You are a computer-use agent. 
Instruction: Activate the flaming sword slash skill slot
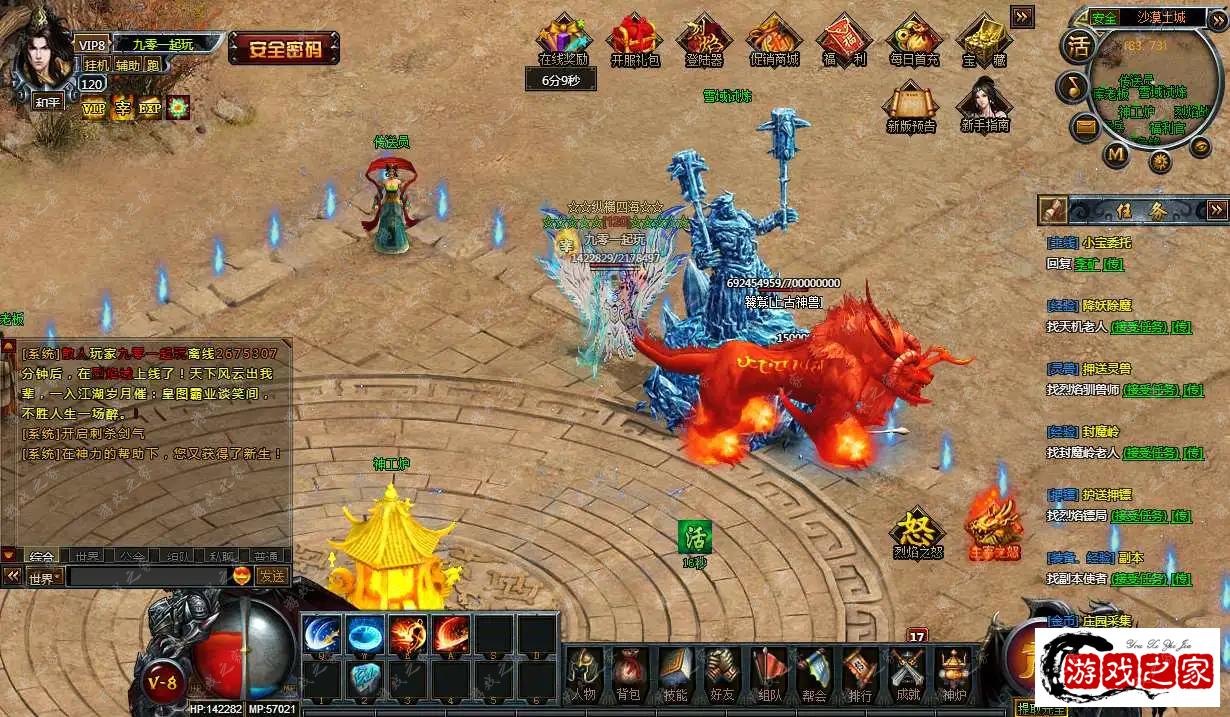(x=451, y=634)
